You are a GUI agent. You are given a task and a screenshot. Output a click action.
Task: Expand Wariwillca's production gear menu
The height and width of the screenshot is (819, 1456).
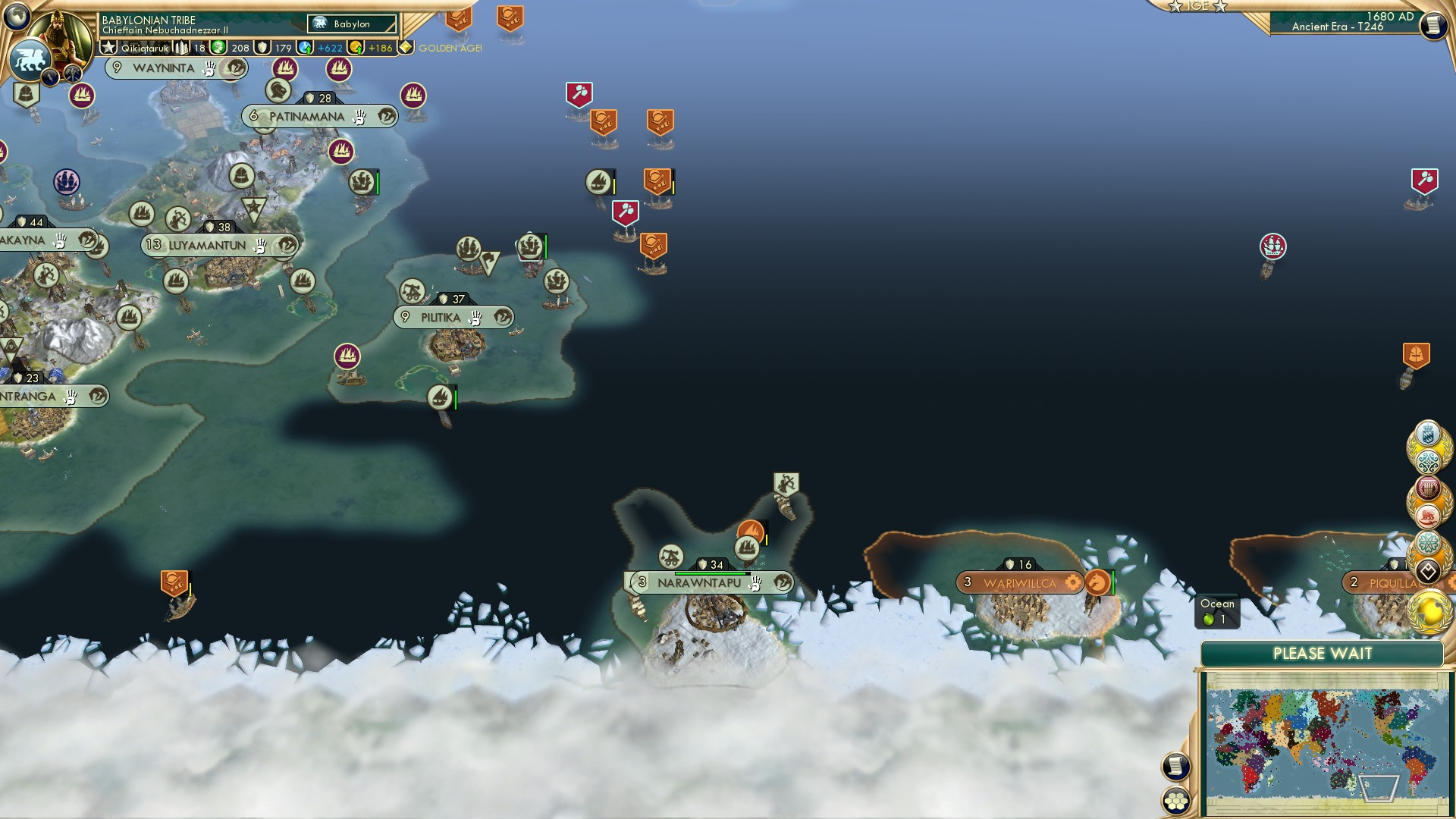click(1073, 582)
